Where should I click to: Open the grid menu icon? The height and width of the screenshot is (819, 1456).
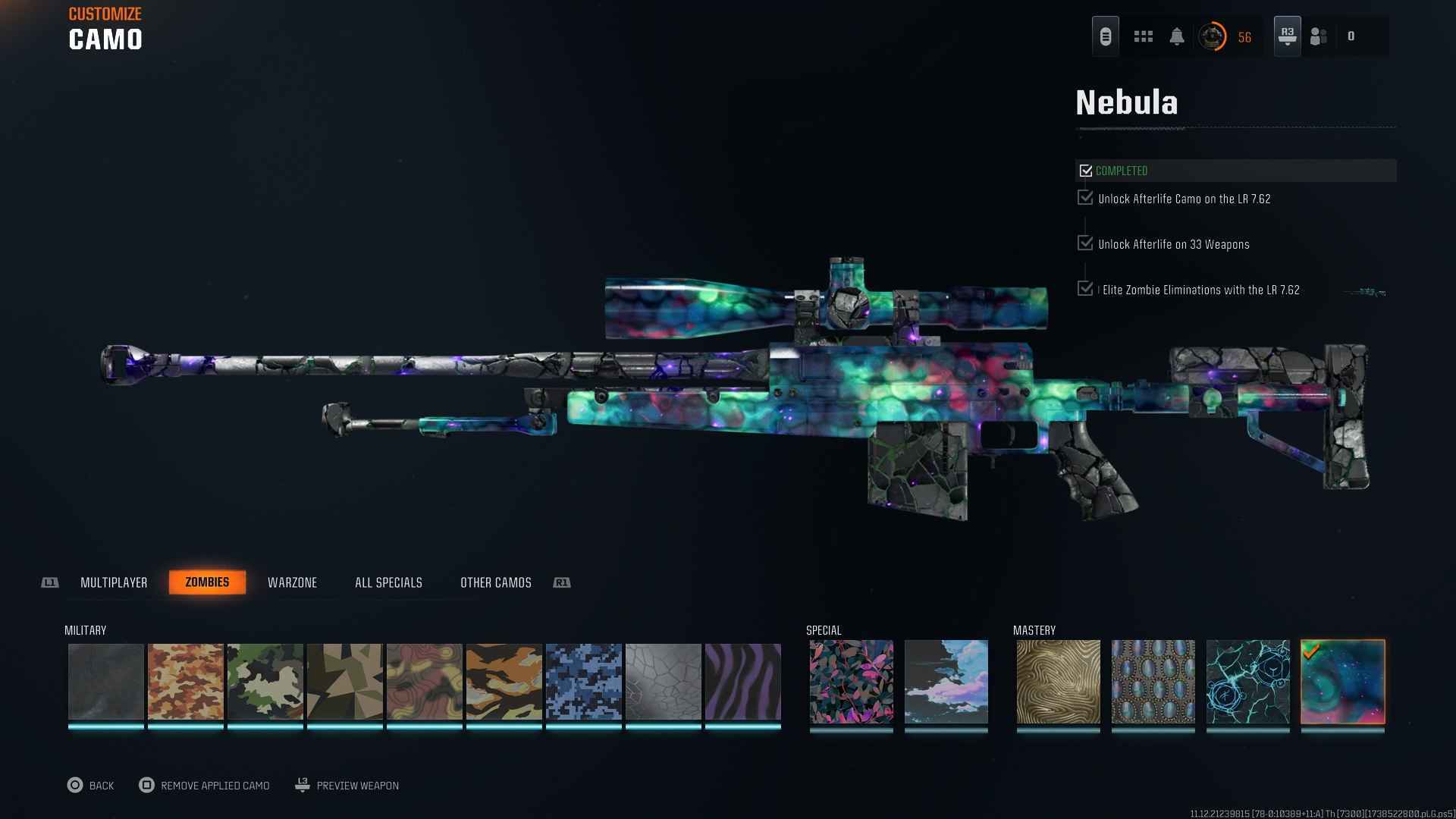click(1143, 36)
